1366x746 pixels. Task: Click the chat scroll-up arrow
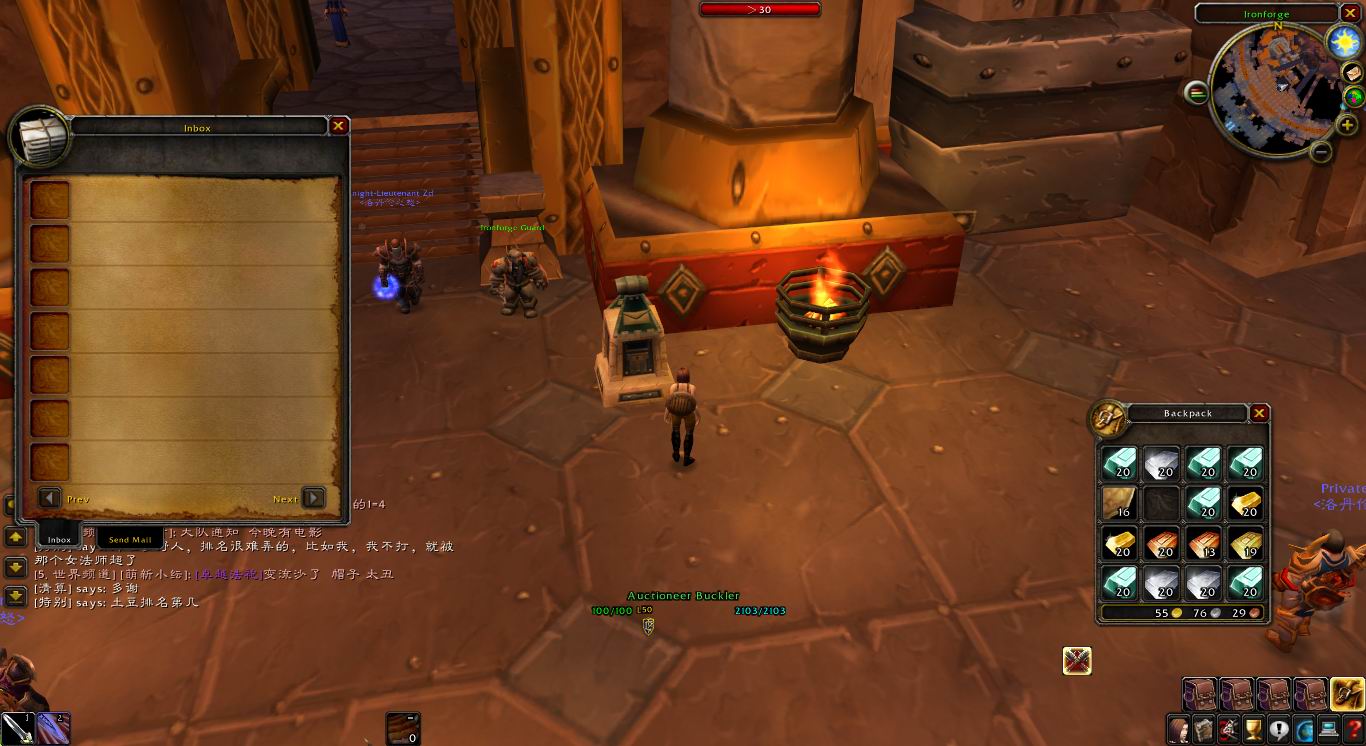point(15,538)
